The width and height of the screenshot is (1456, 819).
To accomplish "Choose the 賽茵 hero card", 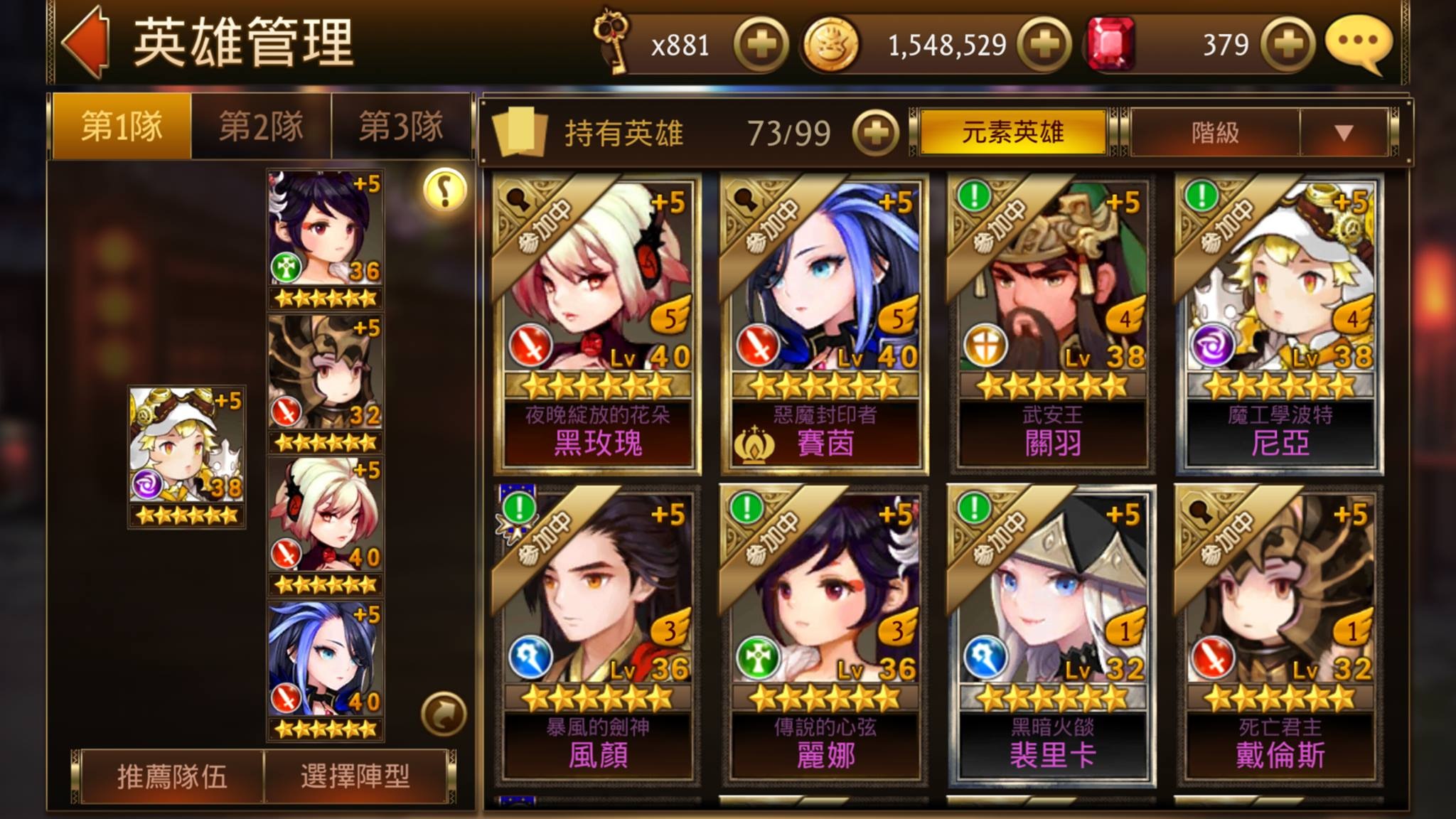I will pos(825,323).
